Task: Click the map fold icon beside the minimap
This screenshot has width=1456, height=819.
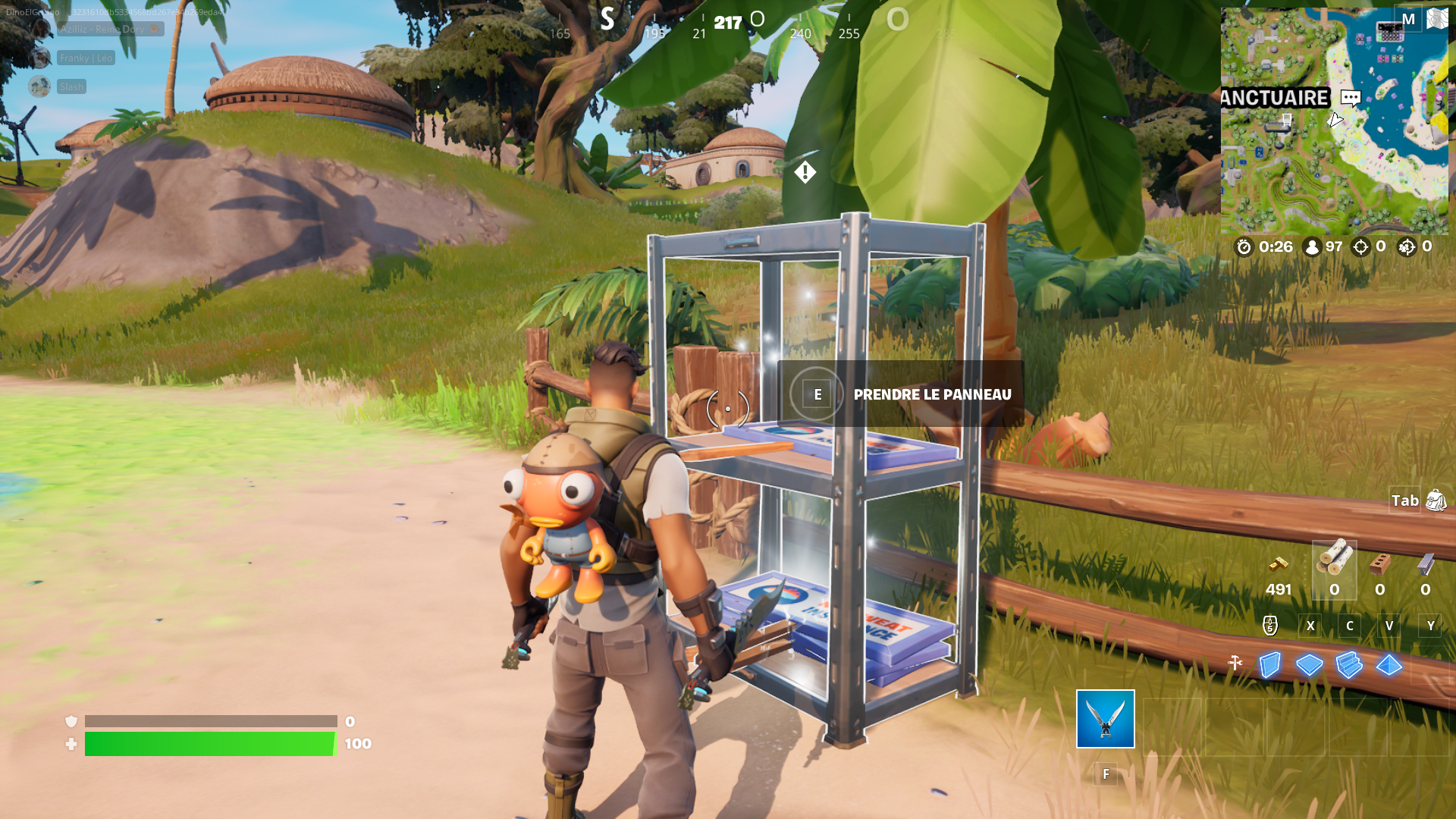Action: (1438, 19)
